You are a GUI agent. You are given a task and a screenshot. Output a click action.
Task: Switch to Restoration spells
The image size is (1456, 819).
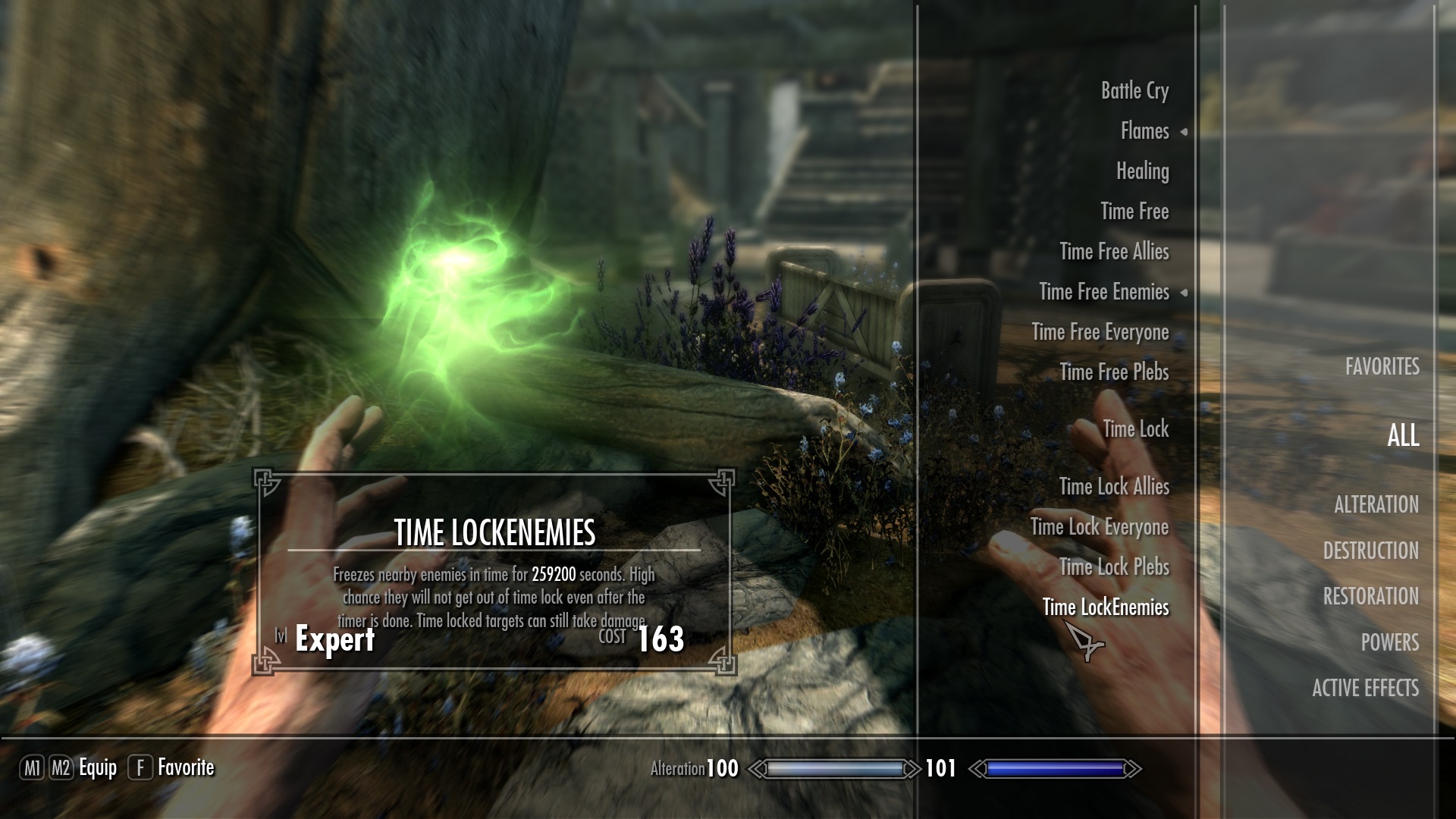(x=1370, y=597)
